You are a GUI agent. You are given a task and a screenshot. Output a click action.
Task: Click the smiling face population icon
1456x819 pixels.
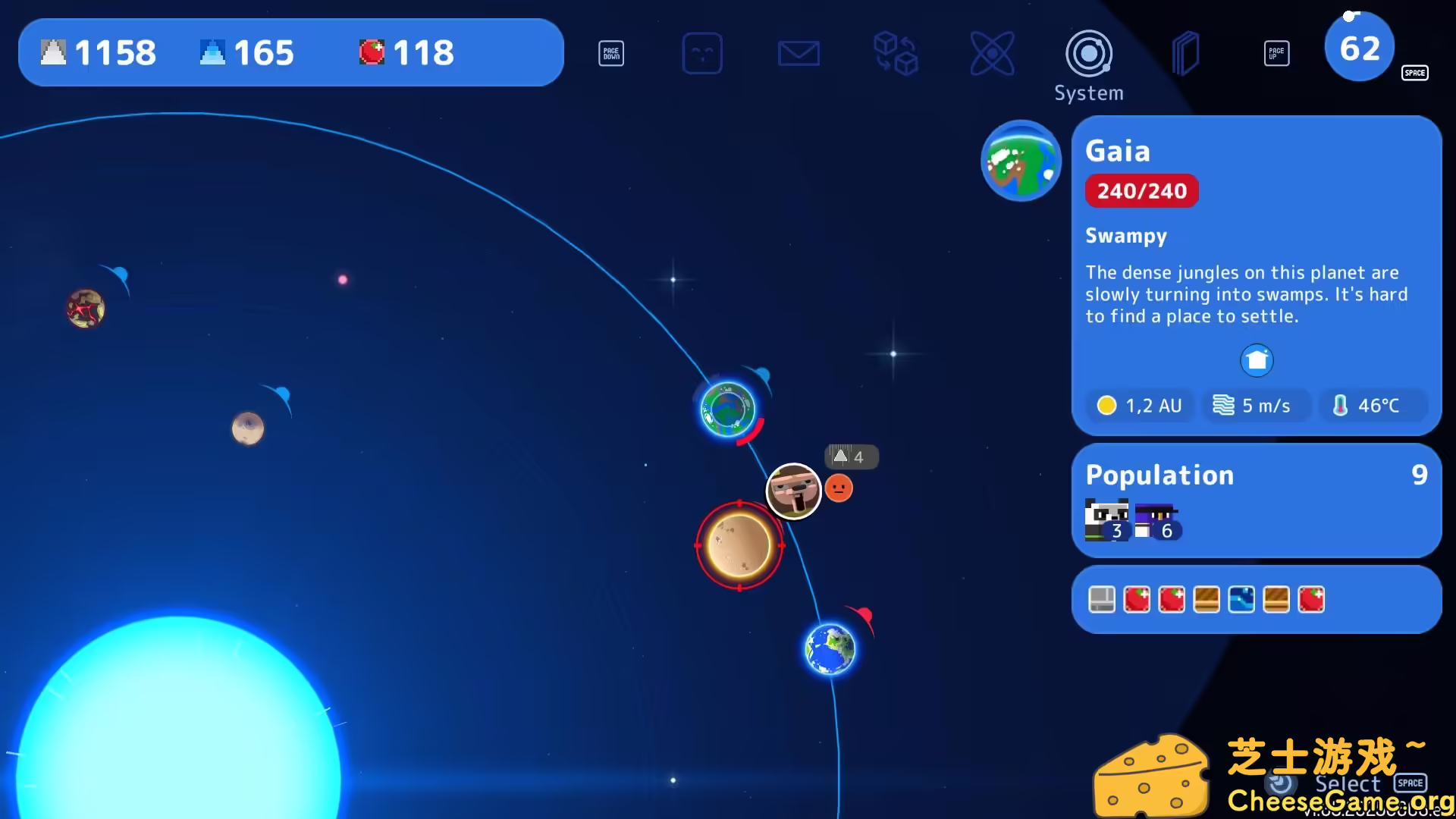[x=702, y=53]
